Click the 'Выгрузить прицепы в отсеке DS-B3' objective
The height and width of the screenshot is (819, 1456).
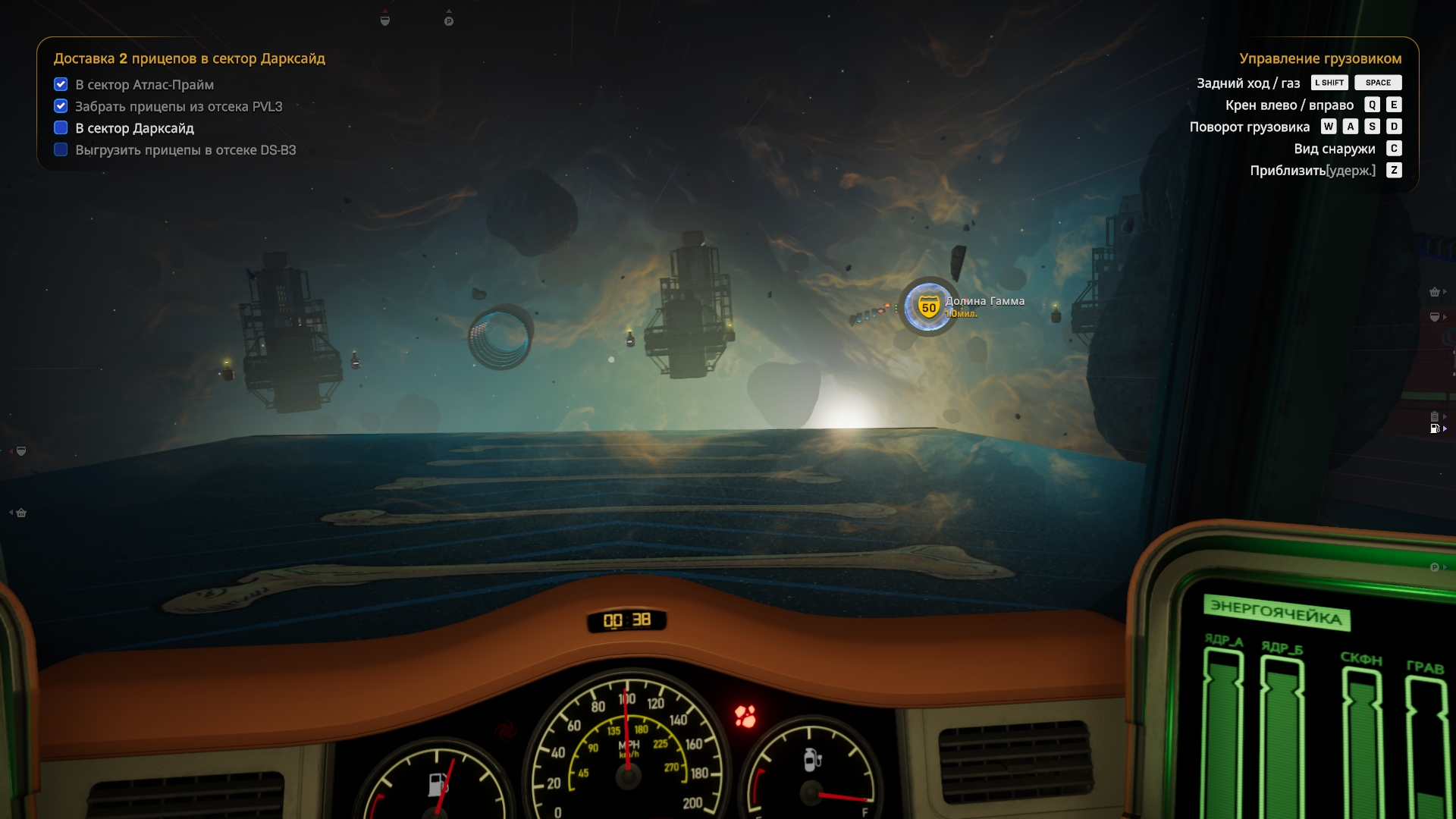tap(185, 150)
